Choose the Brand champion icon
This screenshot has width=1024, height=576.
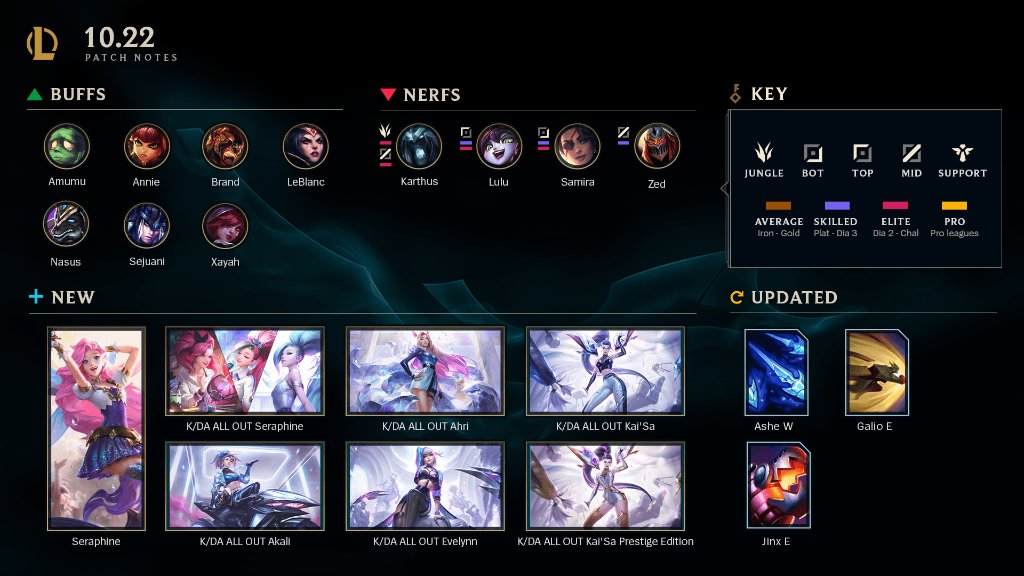(x=225, y=146)
